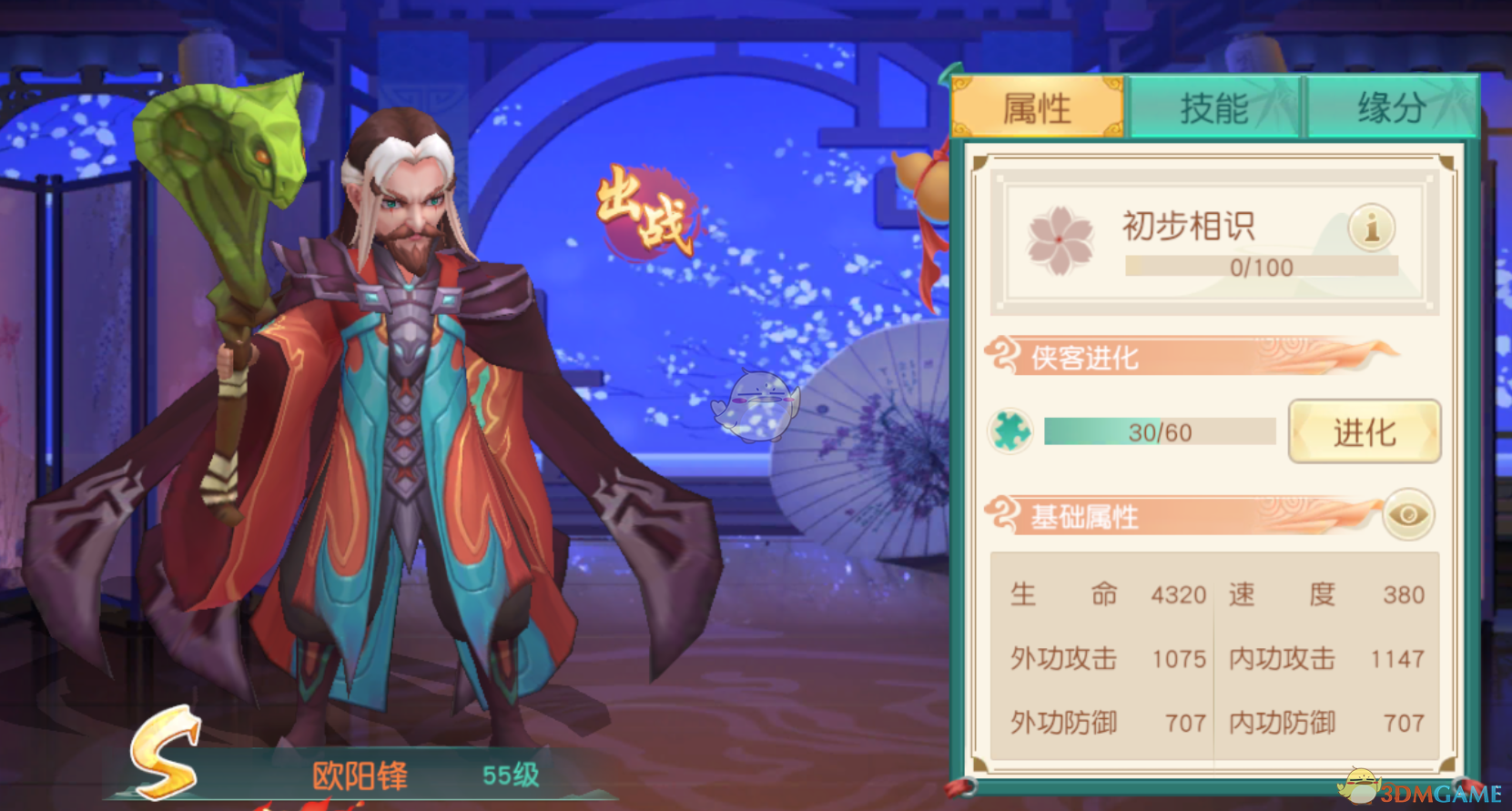Viewport: 1512px width, 811px height.
Task: Click the 0/100 friendship progress bar
Action: coord(1261,267)
